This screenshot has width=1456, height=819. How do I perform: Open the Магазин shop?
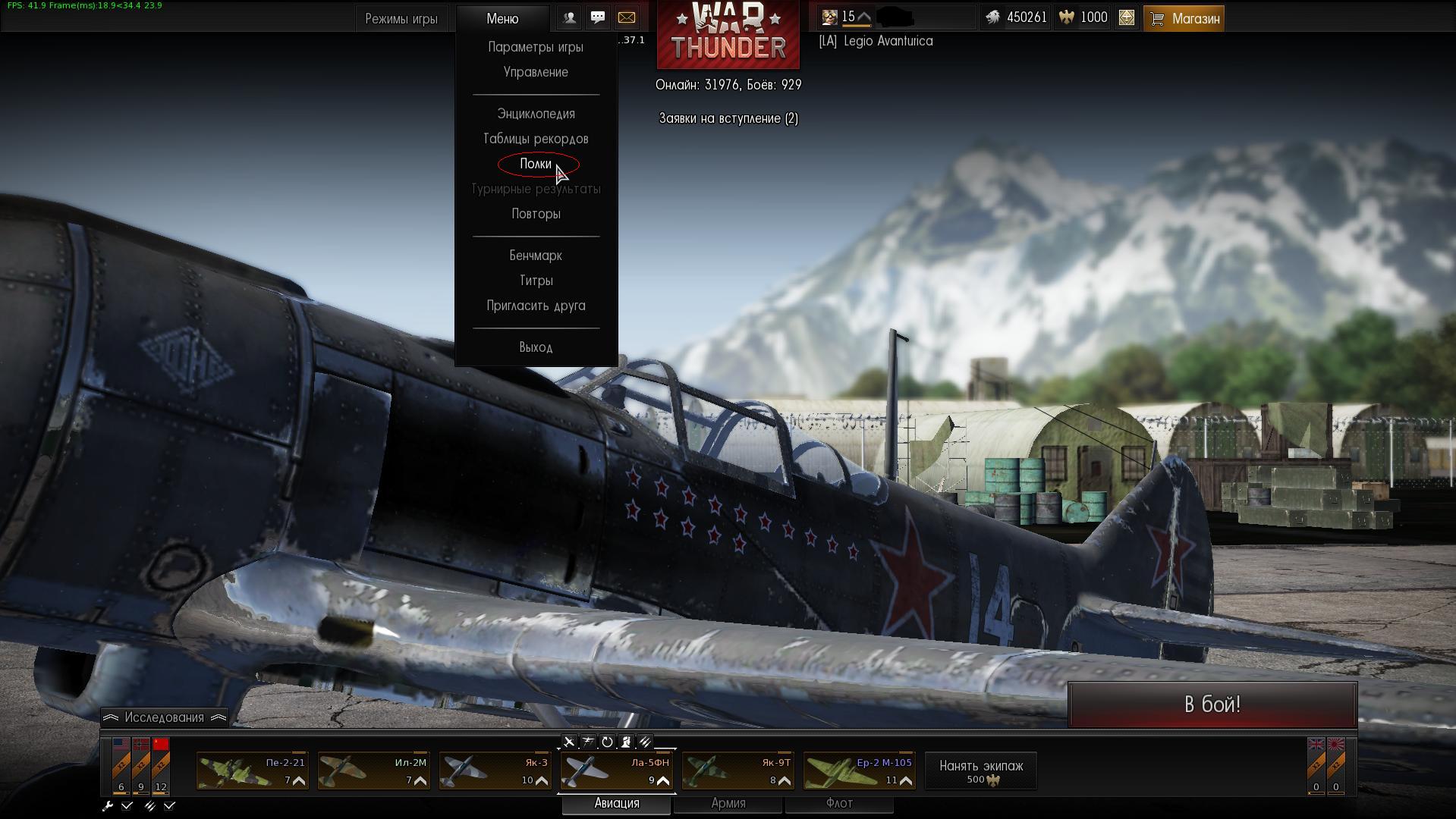click(1184, 19)
